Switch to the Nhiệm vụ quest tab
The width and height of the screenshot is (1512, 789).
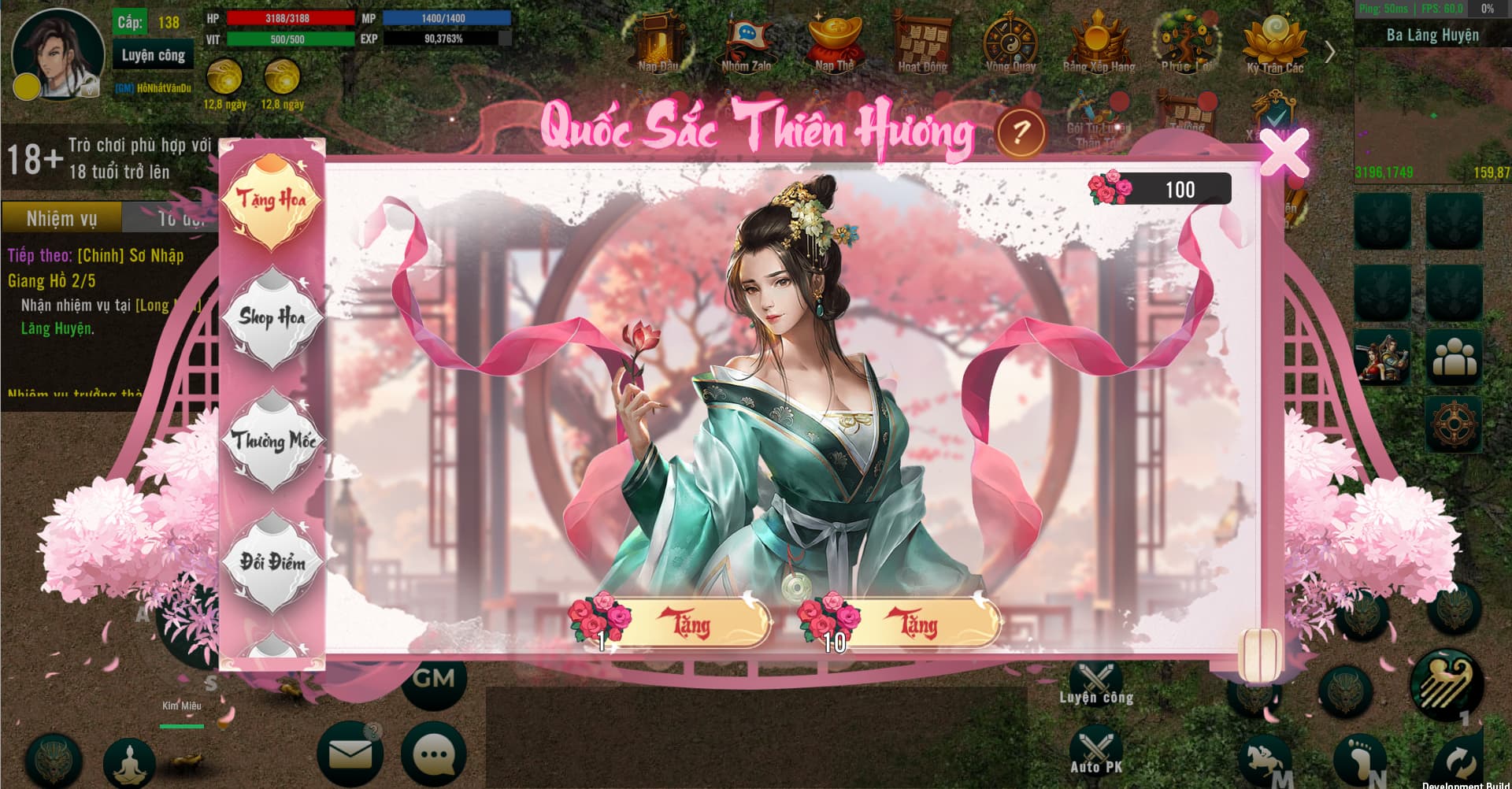61,218
